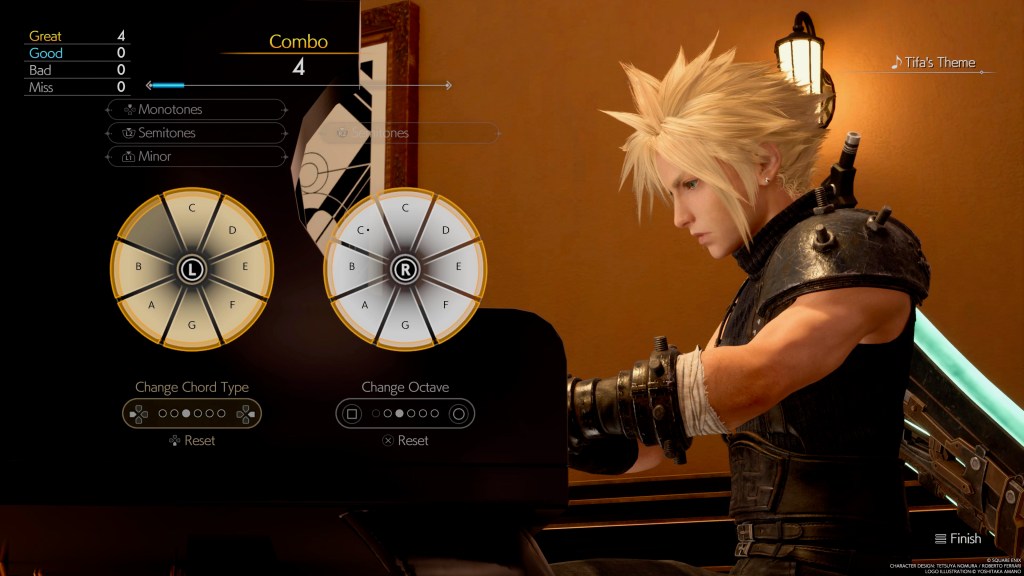Choose the E segment of the R wheel
The height and width of the screenshot is (576, 1024).
460,268
